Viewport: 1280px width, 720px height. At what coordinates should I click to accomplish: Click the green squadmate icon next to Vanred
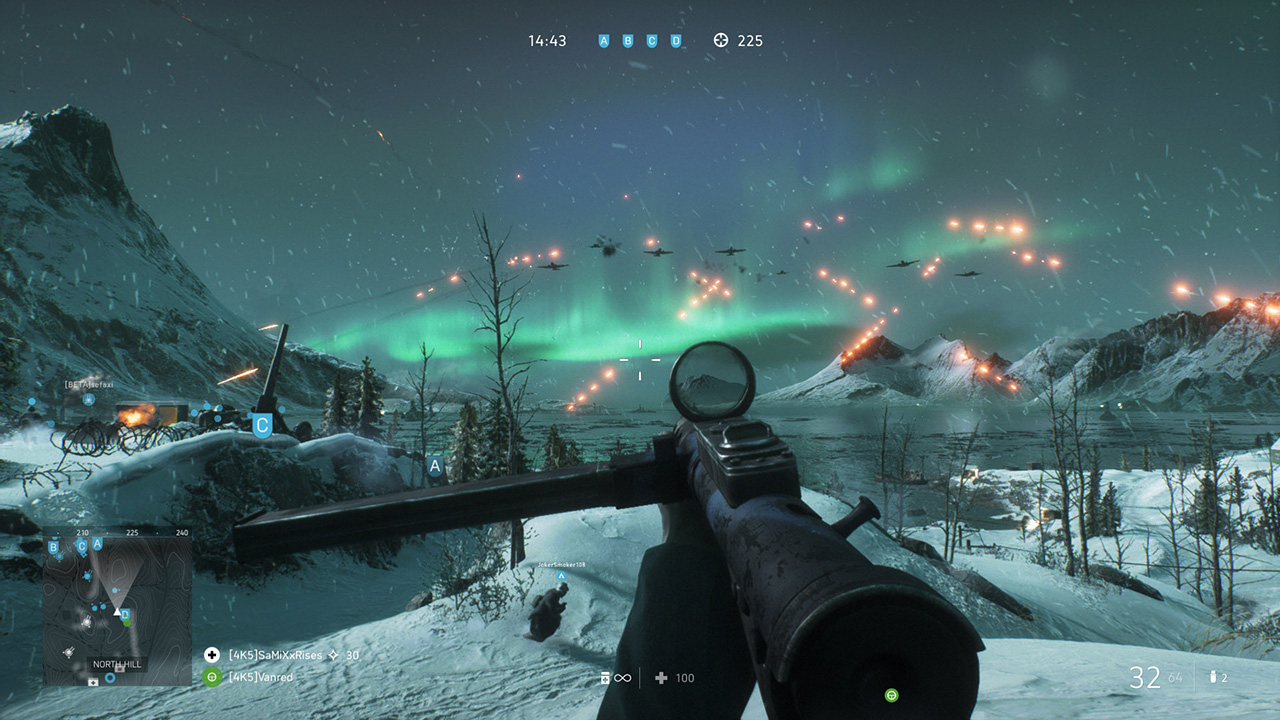(211, 677)
